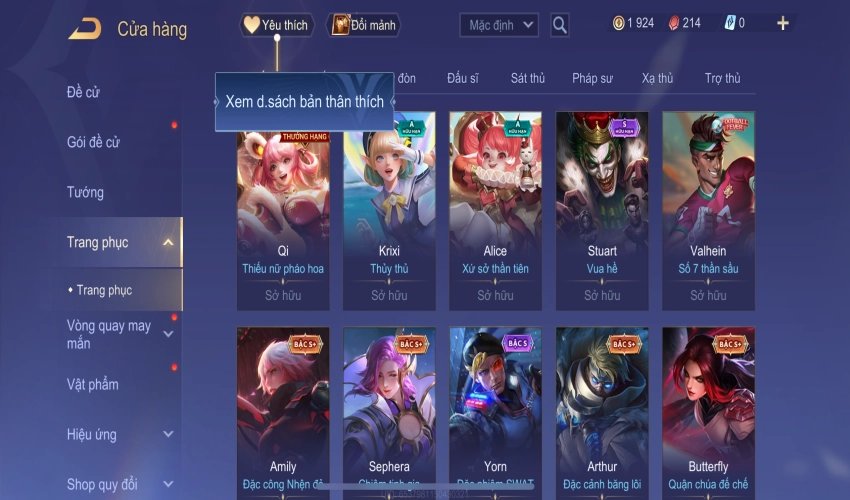Expand the Hiệu ứng category
The height and width of the screenshot is (500, 850).
click(x=168, y=434)
